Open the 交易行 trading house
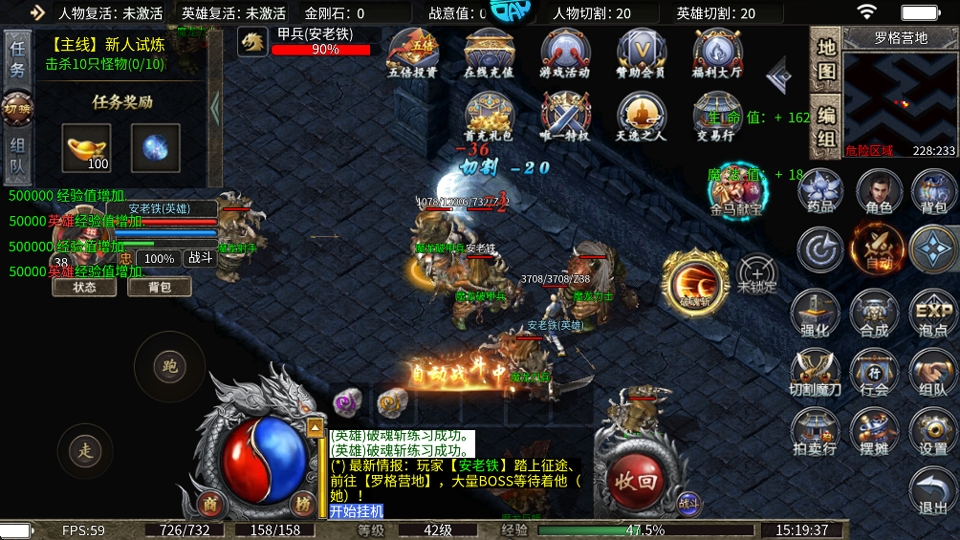The width and height of the screenshot is (960, 540). (717, 117)
